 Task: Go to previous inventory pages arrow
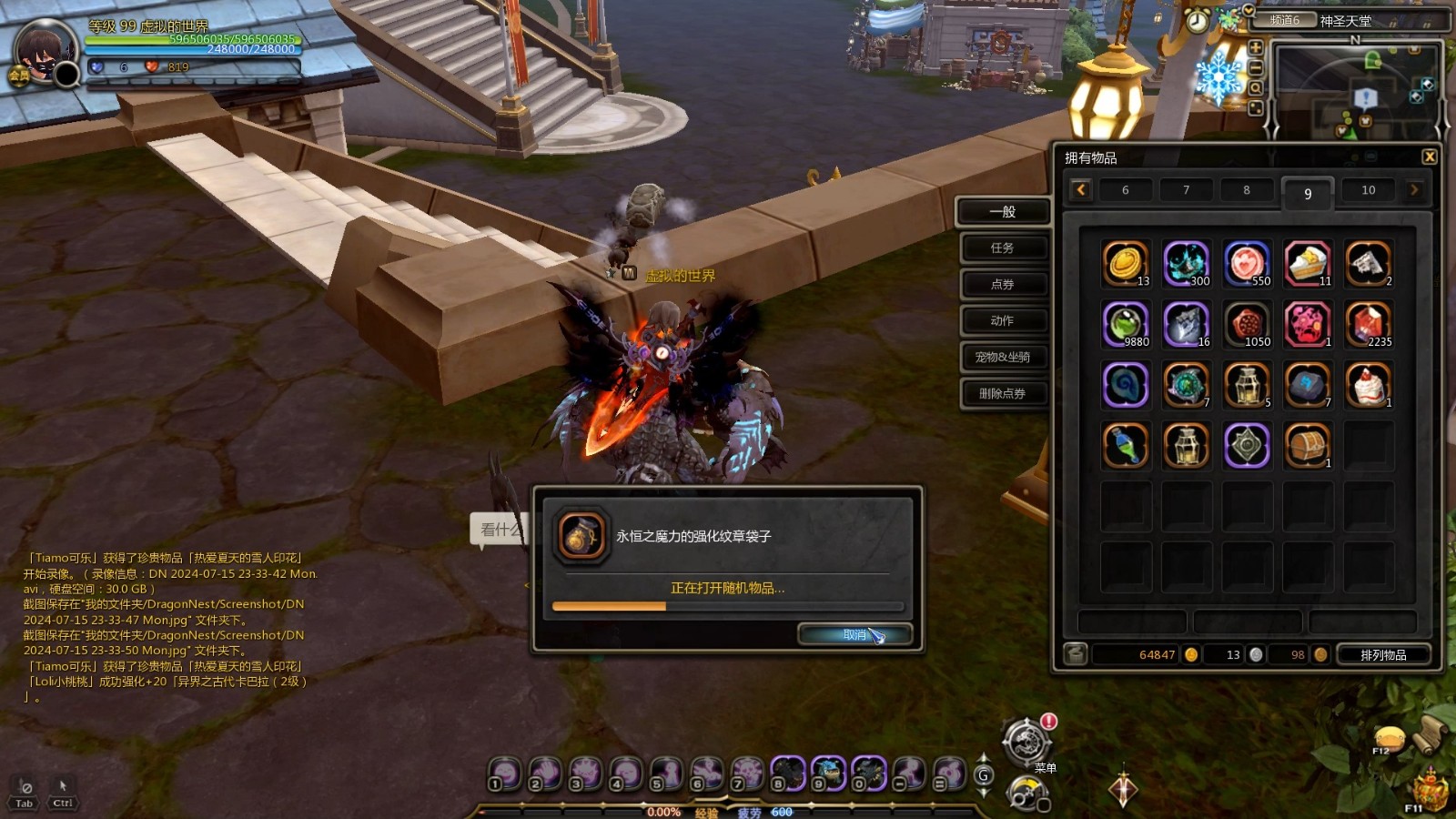[1081, 190]
